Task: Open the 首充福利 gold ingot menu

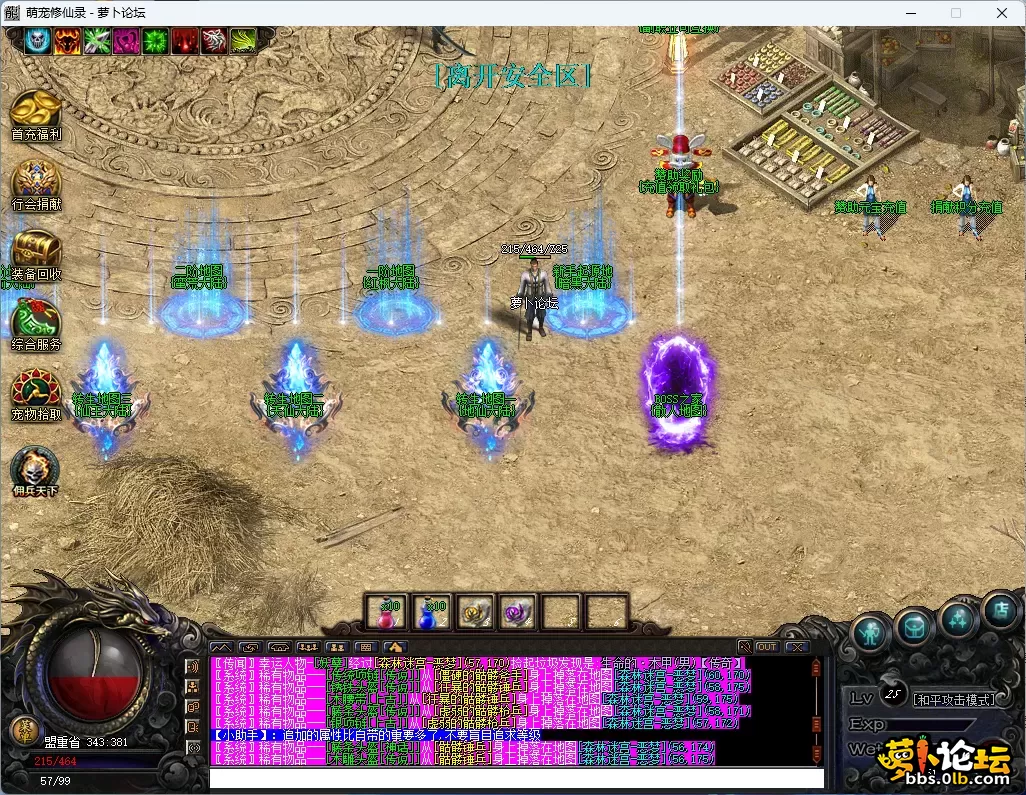Action: click(36, 109)
